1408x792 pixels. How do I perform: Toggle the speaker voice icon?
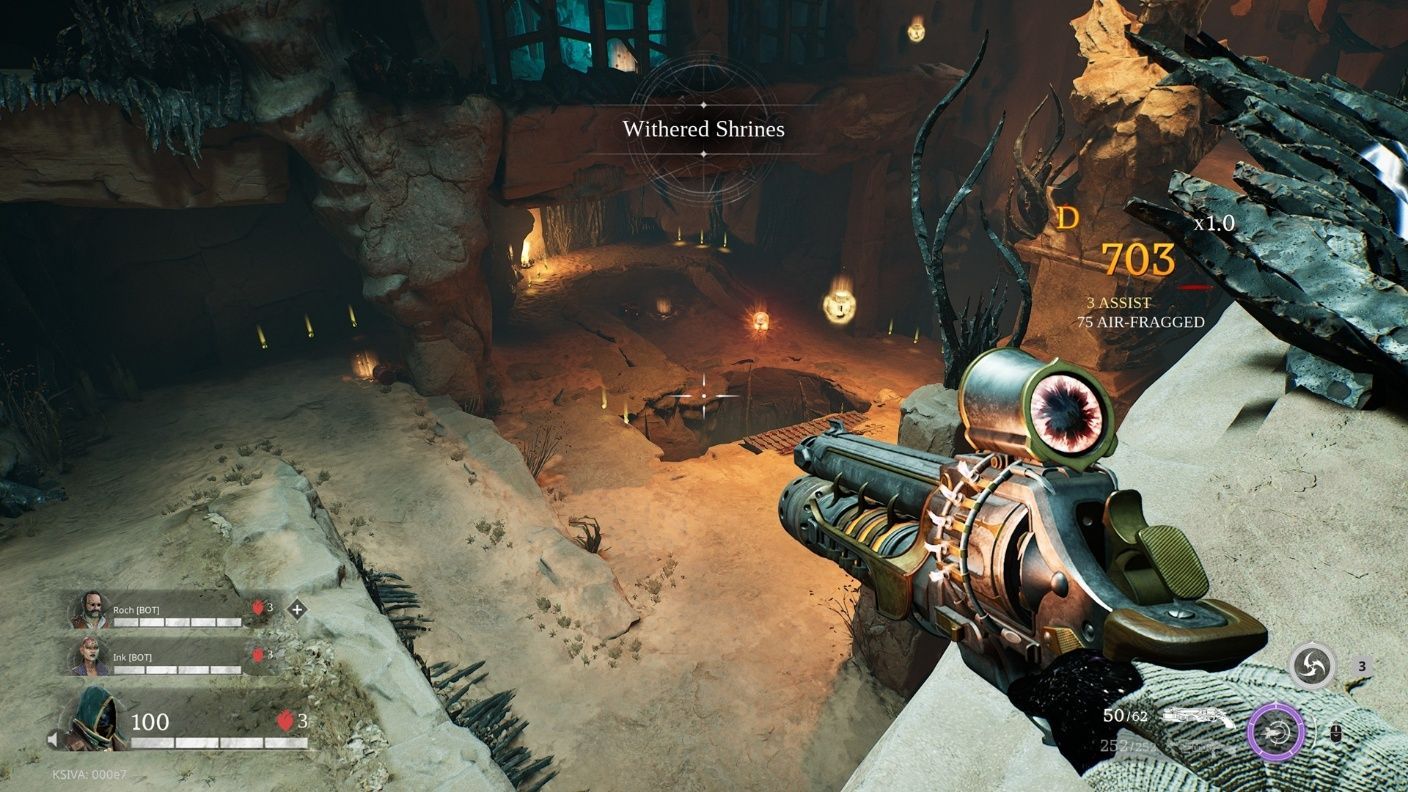click(53, 740)
